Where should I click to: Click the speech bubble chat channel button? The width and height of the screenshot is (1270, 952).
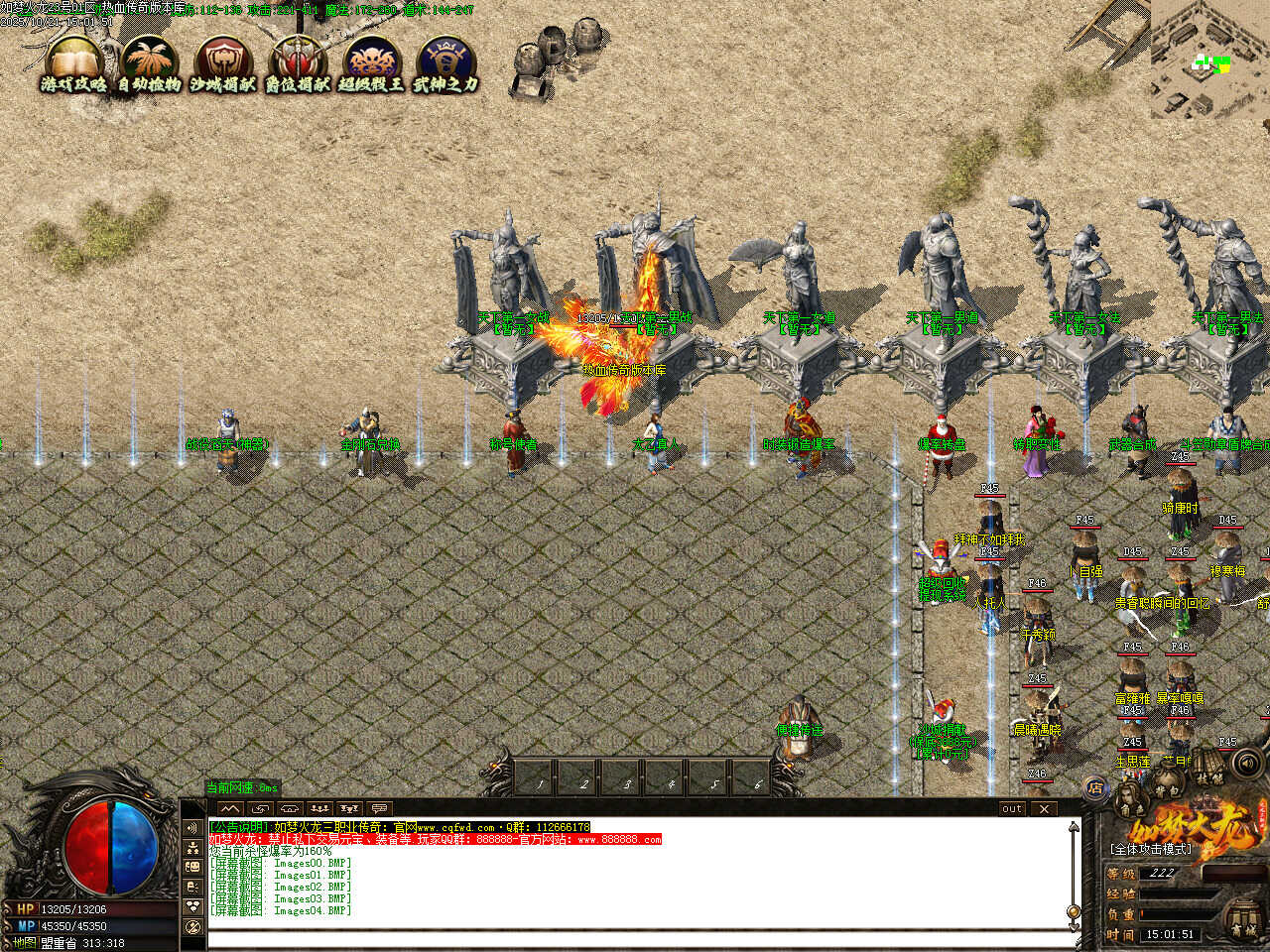pos(379,808)
